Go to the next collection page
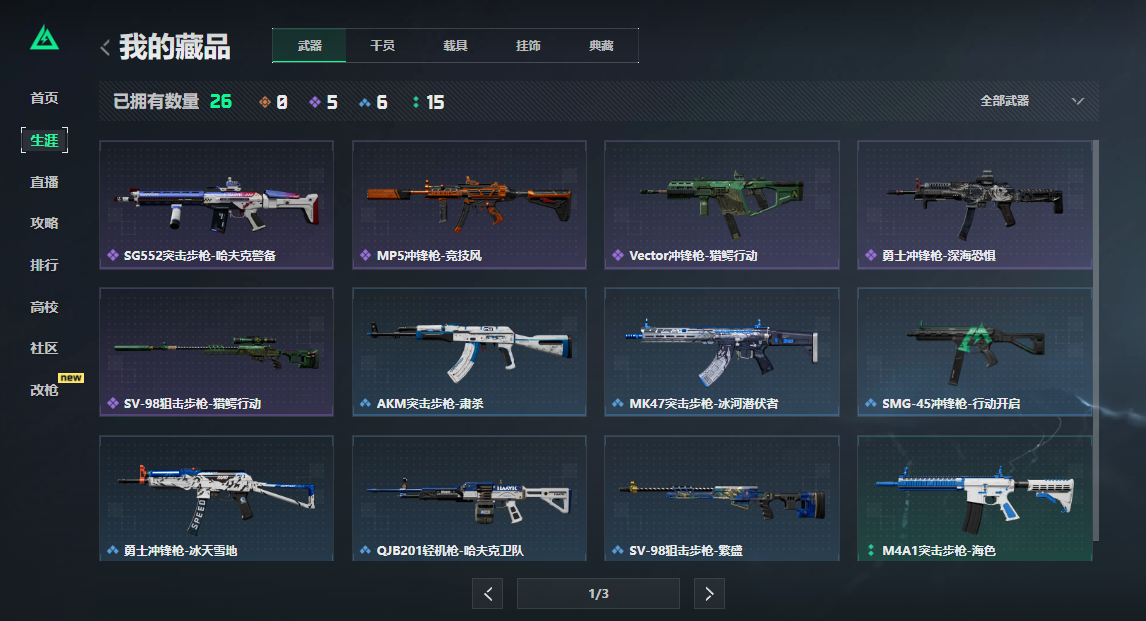Viewport: 1146px width, 621px height. (709, 594)
